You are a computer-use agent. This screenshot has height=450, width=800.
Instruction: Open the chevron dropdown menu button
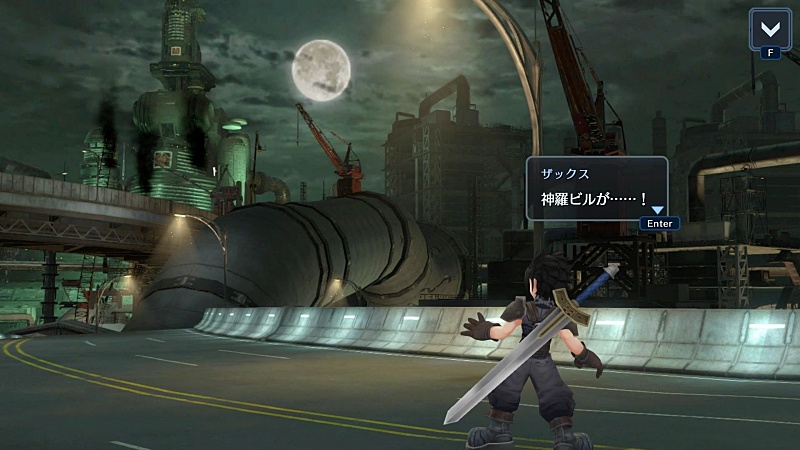point(769,27)
